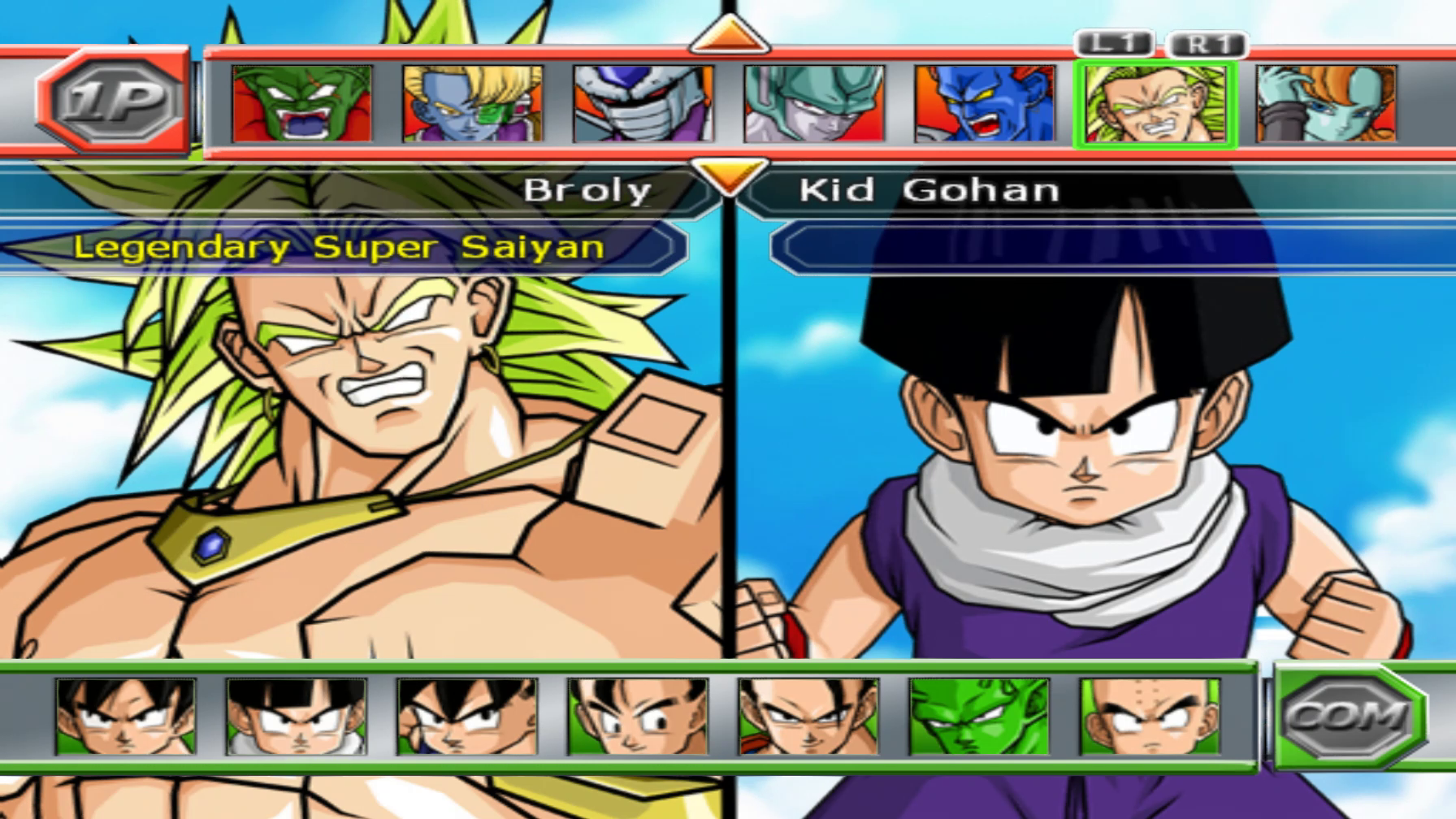
Task: Select Zangya's portrait at the far right
Action: (1320, 104)
